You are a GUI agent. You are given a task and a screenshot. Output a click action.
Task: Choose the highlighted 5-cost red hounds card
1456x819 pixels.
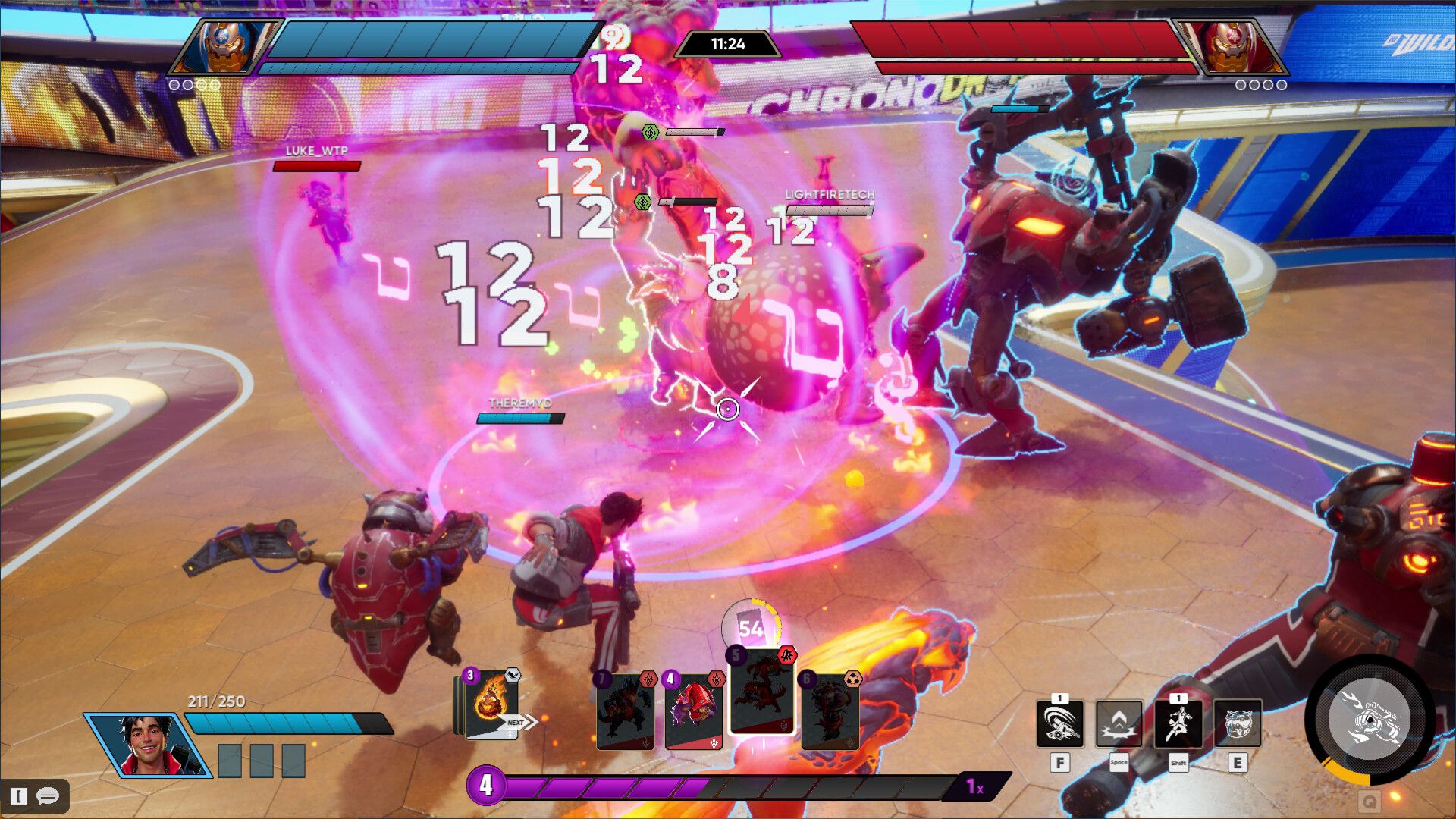tap(762, 692)
